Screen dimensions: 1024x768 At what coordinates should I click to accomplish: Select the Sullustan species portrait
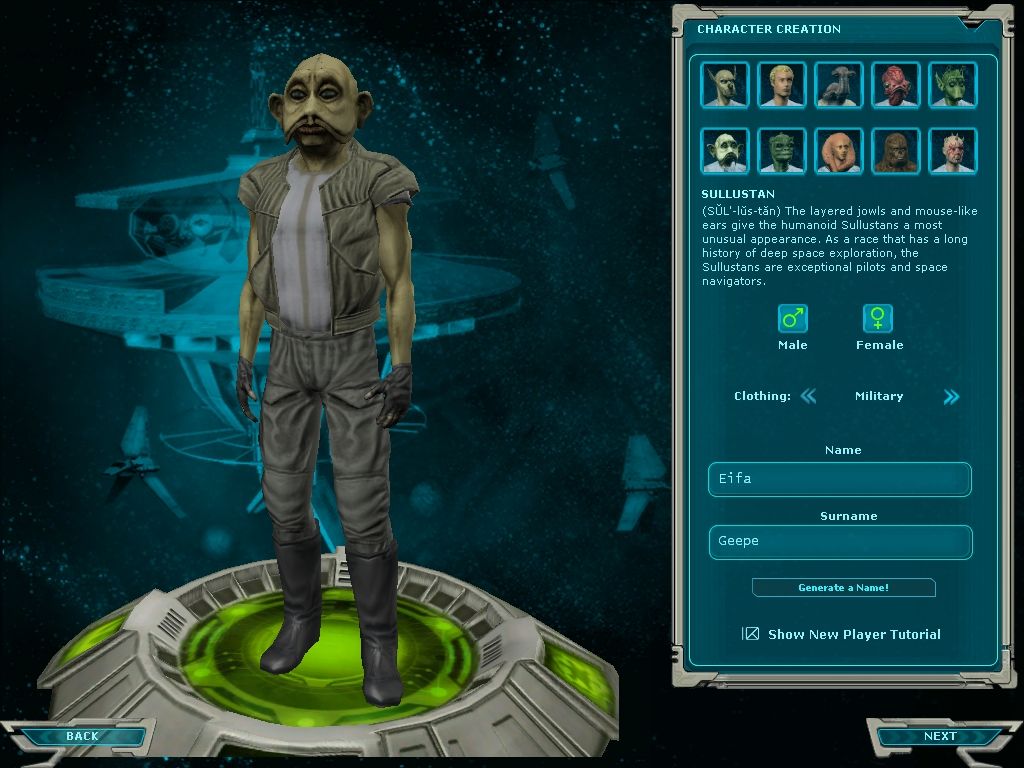[x=725, y=151]
